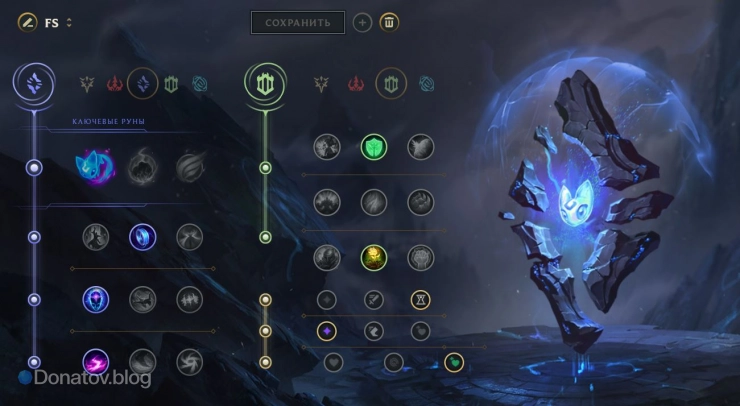
Task: Select the Transcendence rune
Action: [97, 299]
